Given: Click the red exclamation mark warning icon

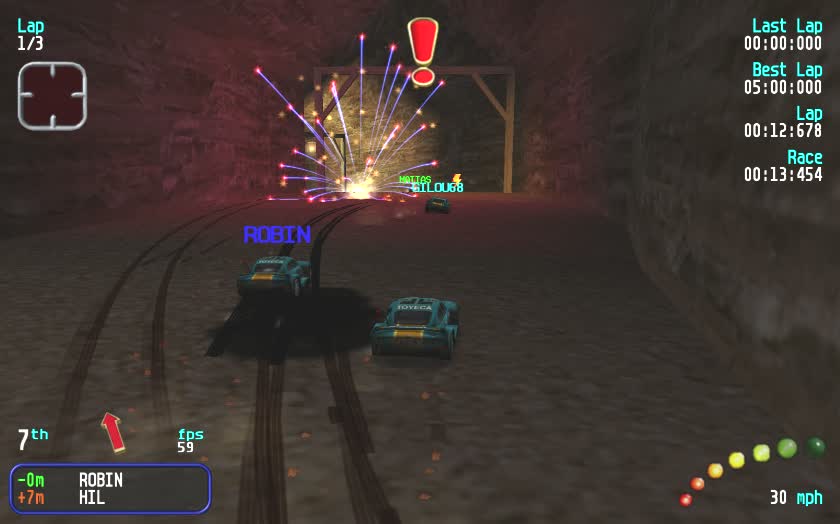Looking at the screenshot, I should coord(423,50).
